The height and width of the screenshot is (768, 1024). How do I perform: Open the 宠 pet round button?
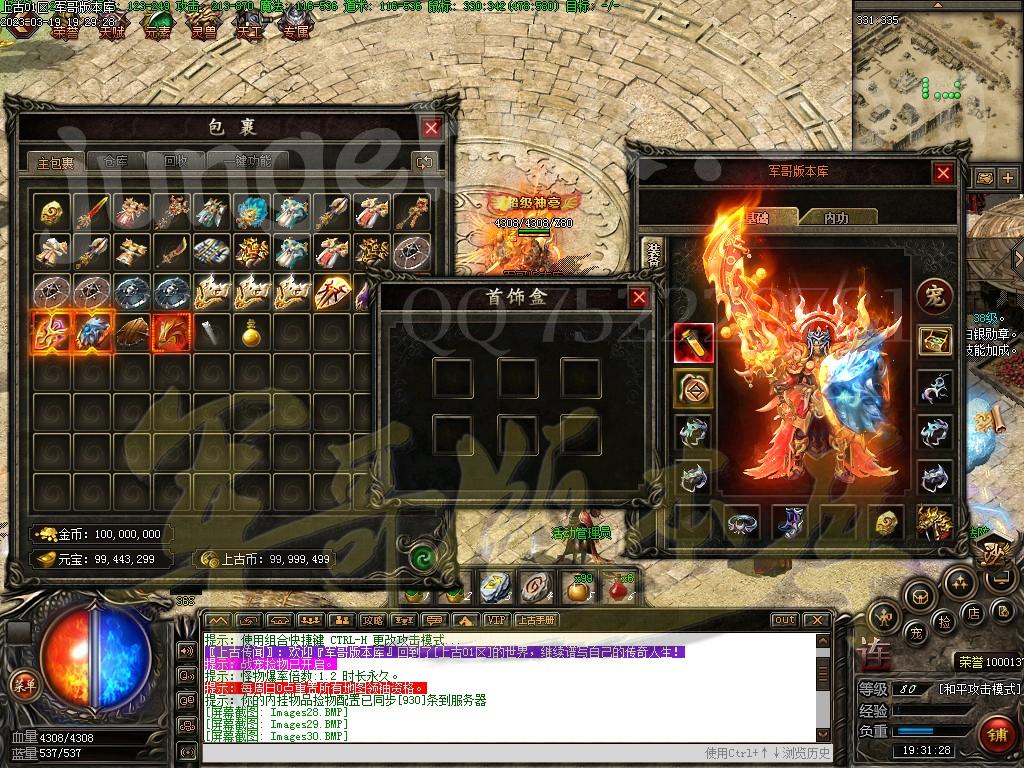tap(935, 296)
